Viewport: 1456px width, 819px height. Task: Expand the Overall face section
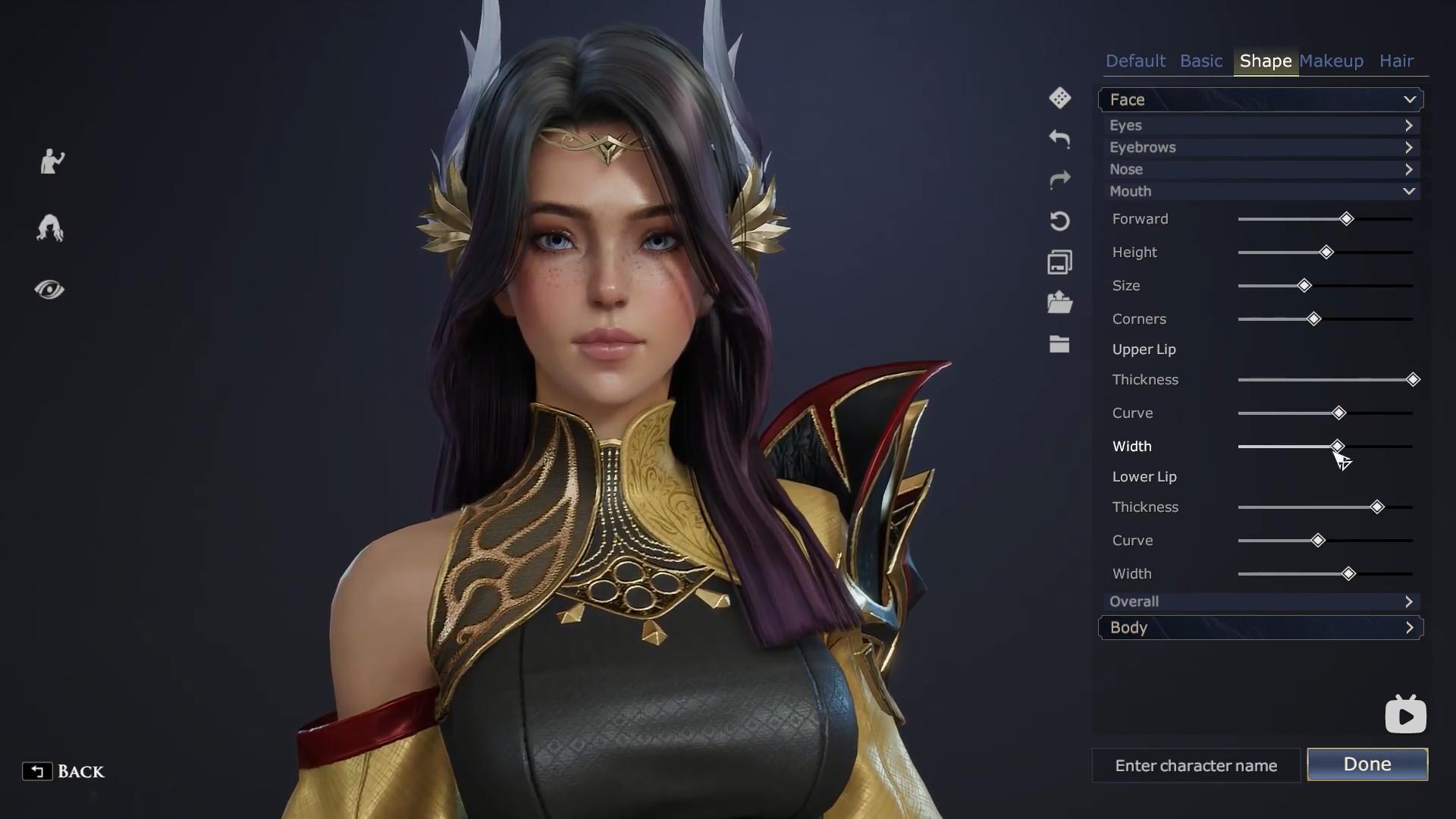coord(1260,601)
